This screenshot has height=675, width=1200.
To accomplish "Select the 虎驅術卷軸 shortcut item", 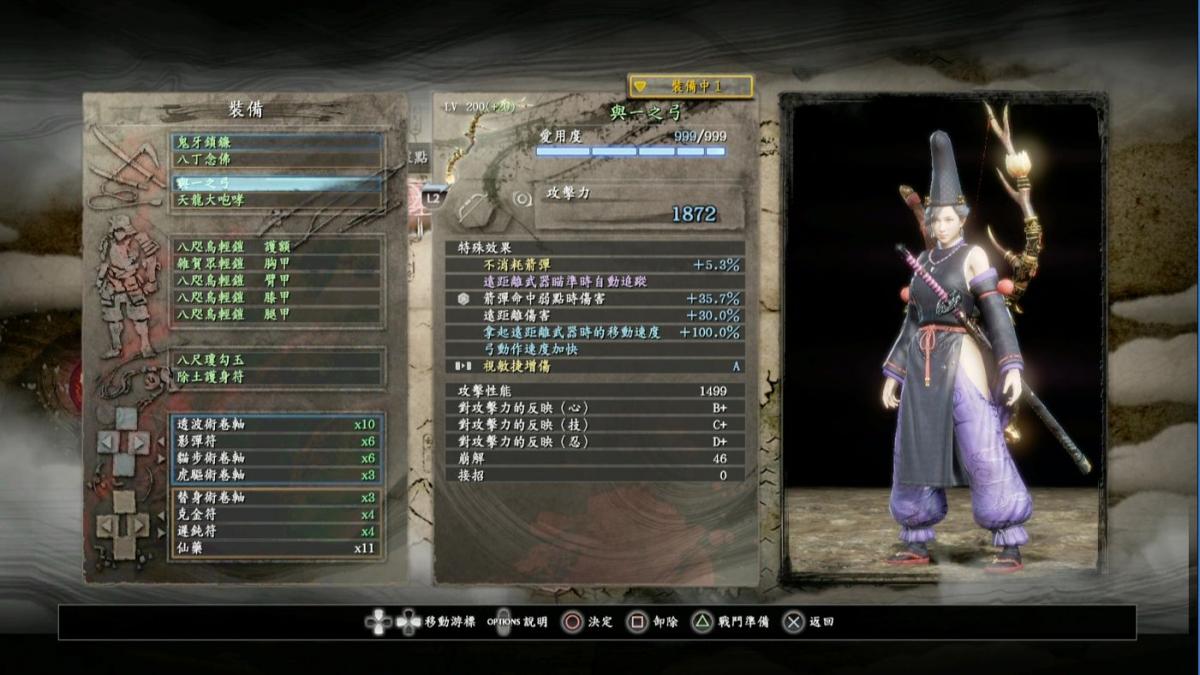I will [276, 475].
